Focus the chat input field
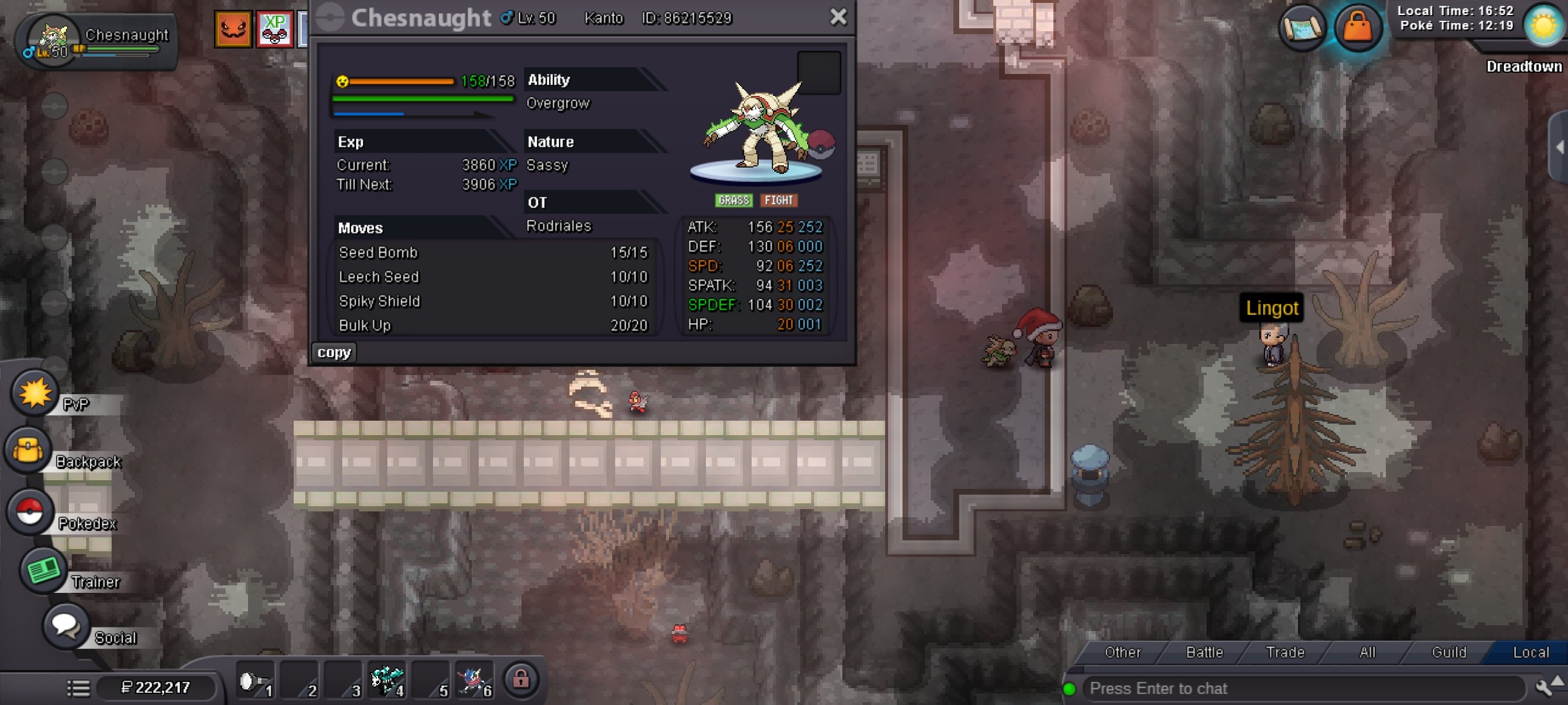The height and width of the screenshot is (705, 1568). [x=1303, y=688]
